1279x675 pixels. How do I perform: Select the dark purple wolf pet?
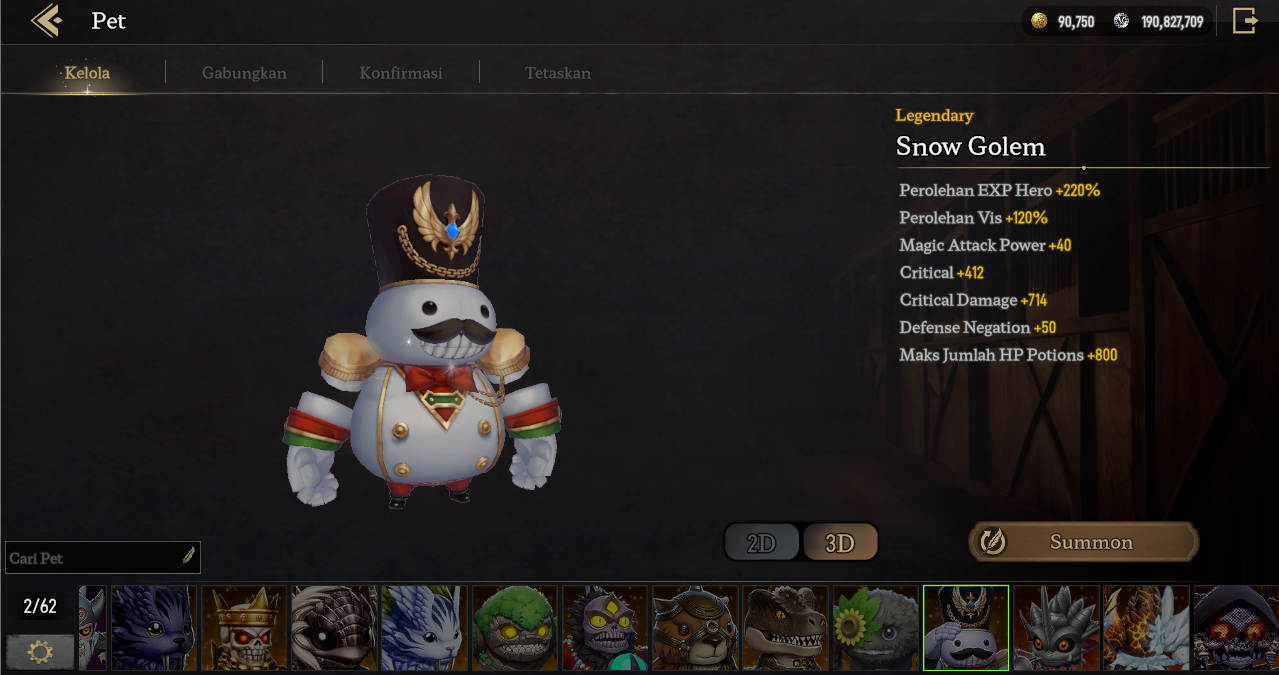pyautogui.click(x=153, y=628)
